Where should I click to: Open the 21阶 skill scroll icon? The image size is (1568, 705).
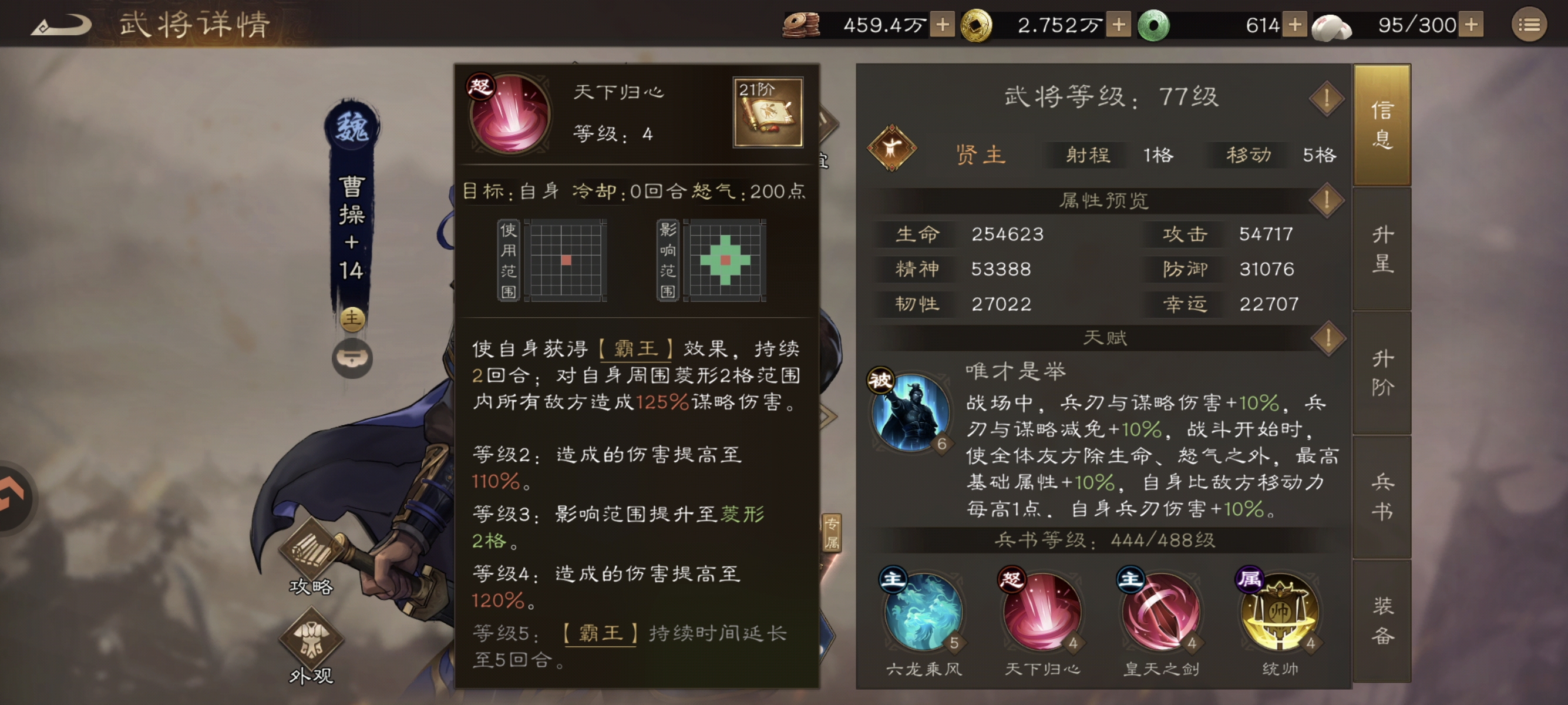pos(770,113)
